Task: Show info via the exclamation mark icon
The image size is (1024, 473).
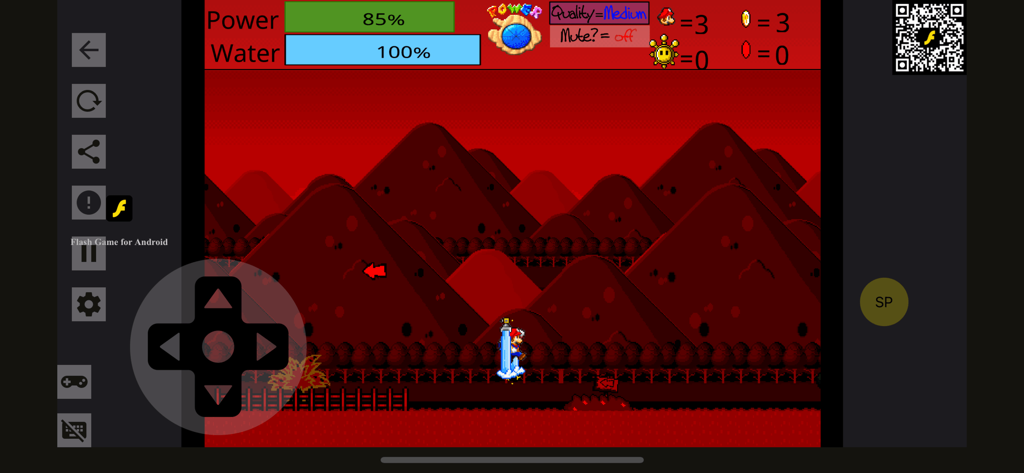Action: (89, 203)
